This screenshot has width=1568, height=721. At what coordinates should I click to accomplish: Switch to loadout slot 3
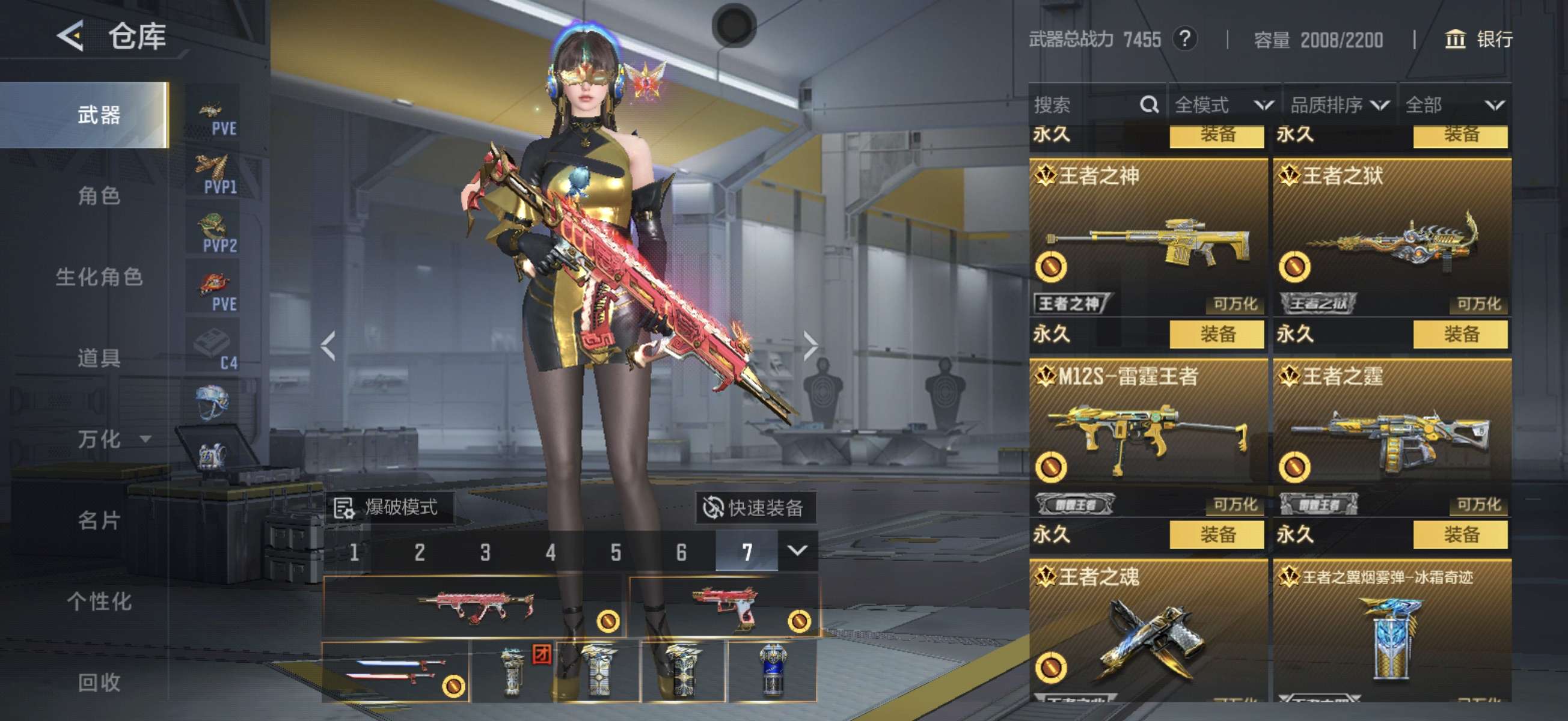[485, 552]
